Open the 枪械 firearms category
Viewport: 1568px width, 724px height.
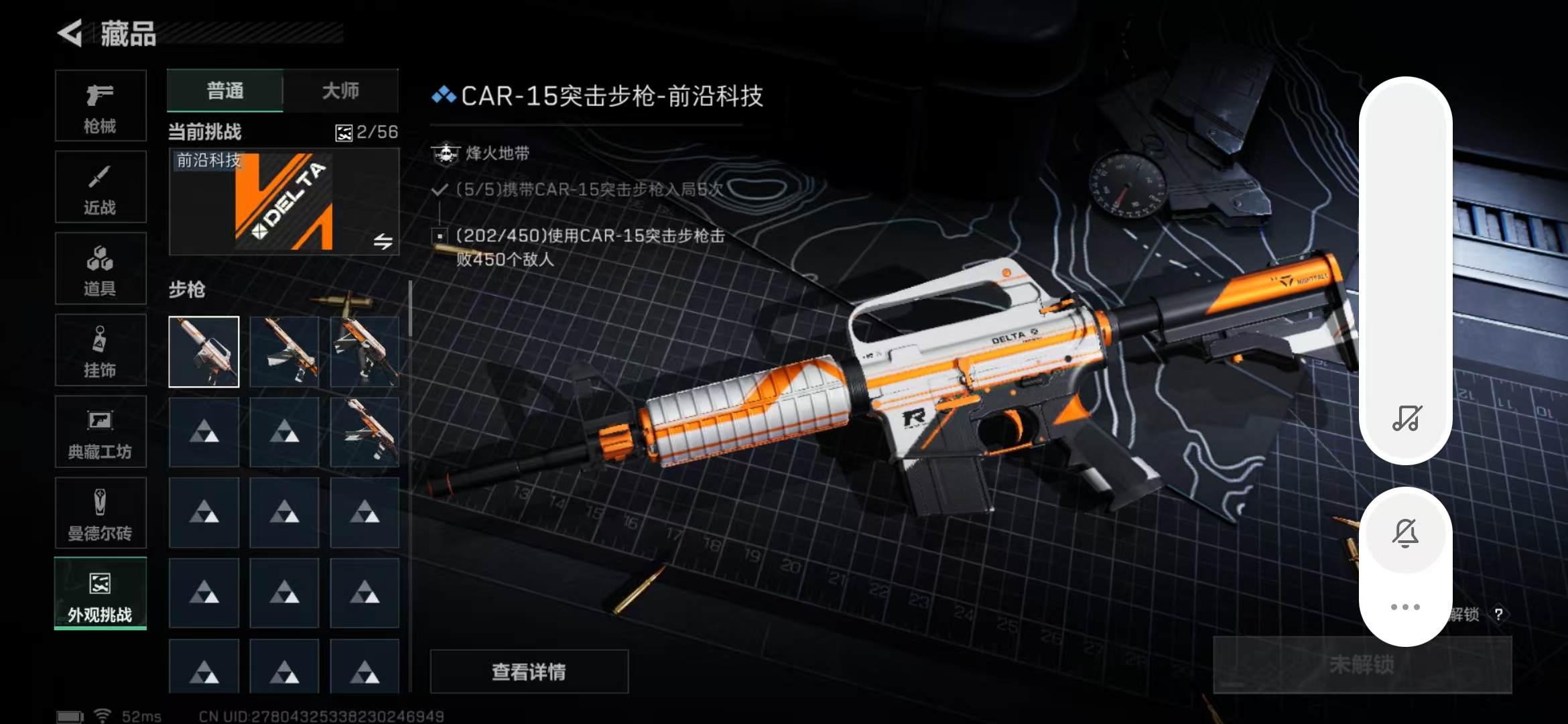(101, 106)
